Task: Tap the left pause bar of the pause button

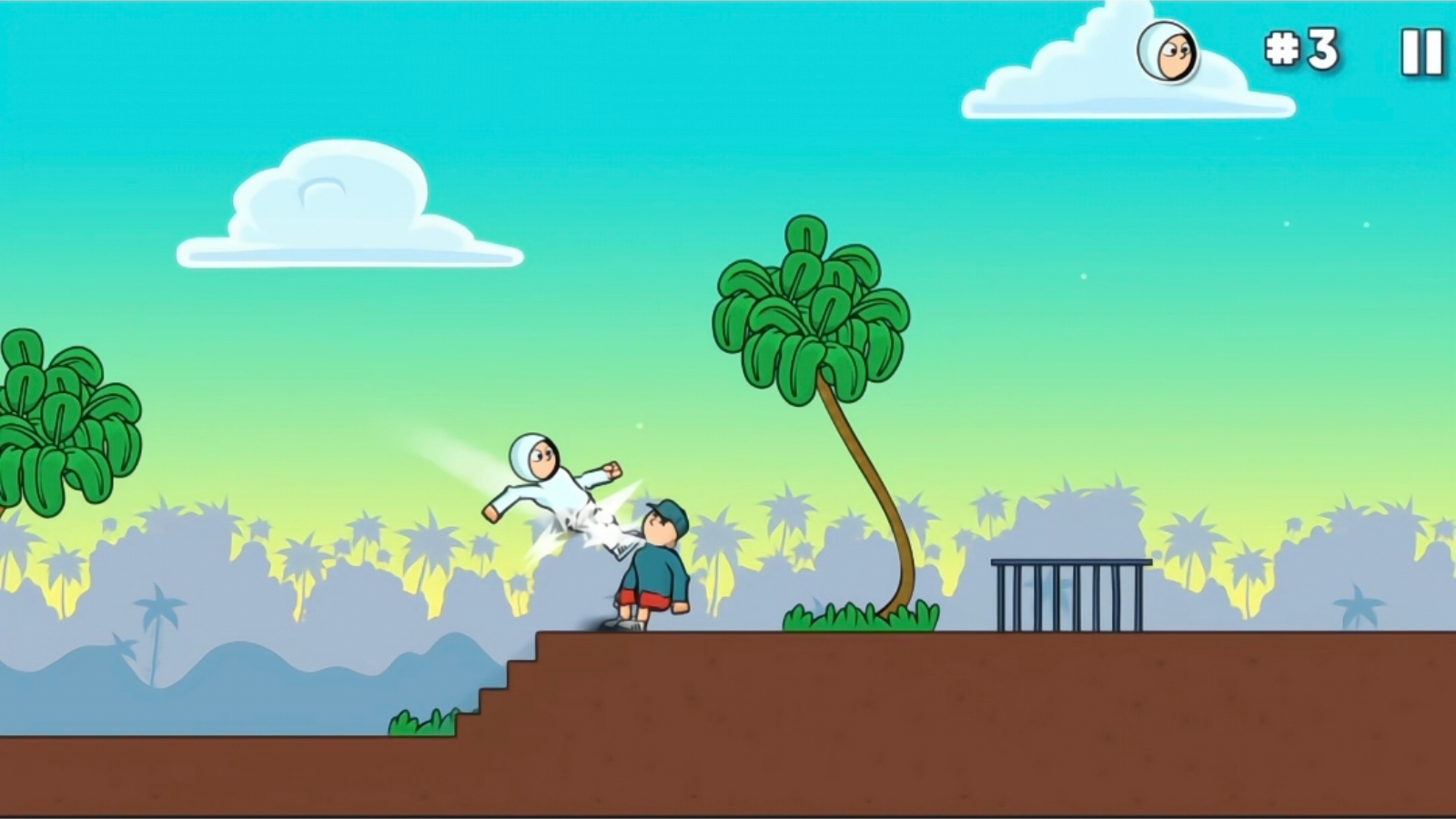Action: pyautogui.click(x=1412, y=52)
